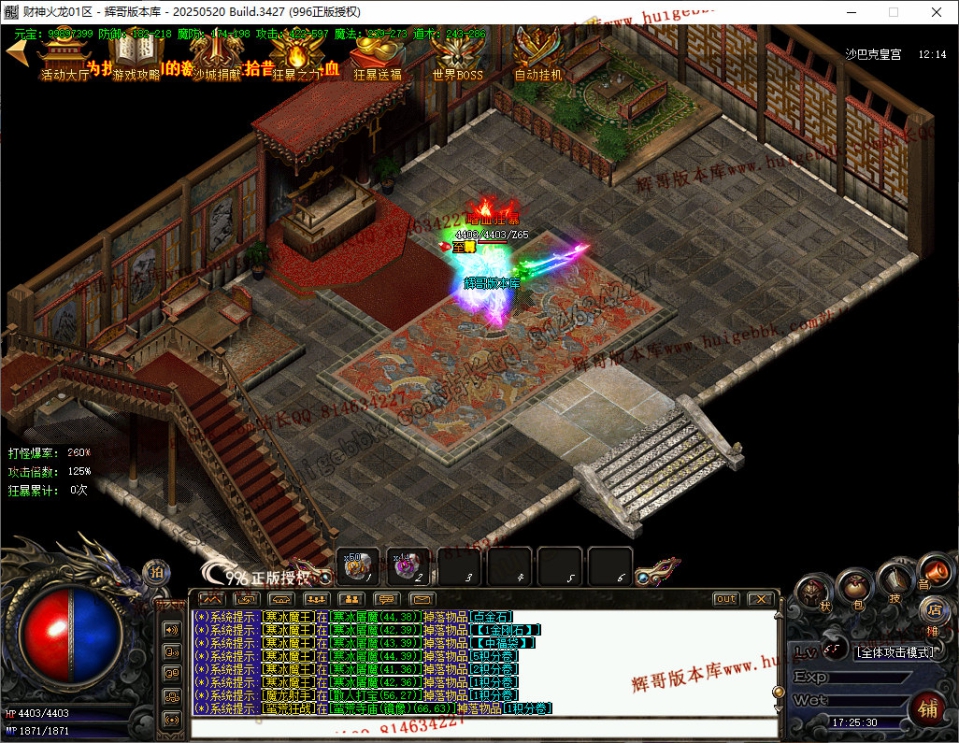
Task: Open the 游戏攻略 game guide book
Action: click(135, 54)
